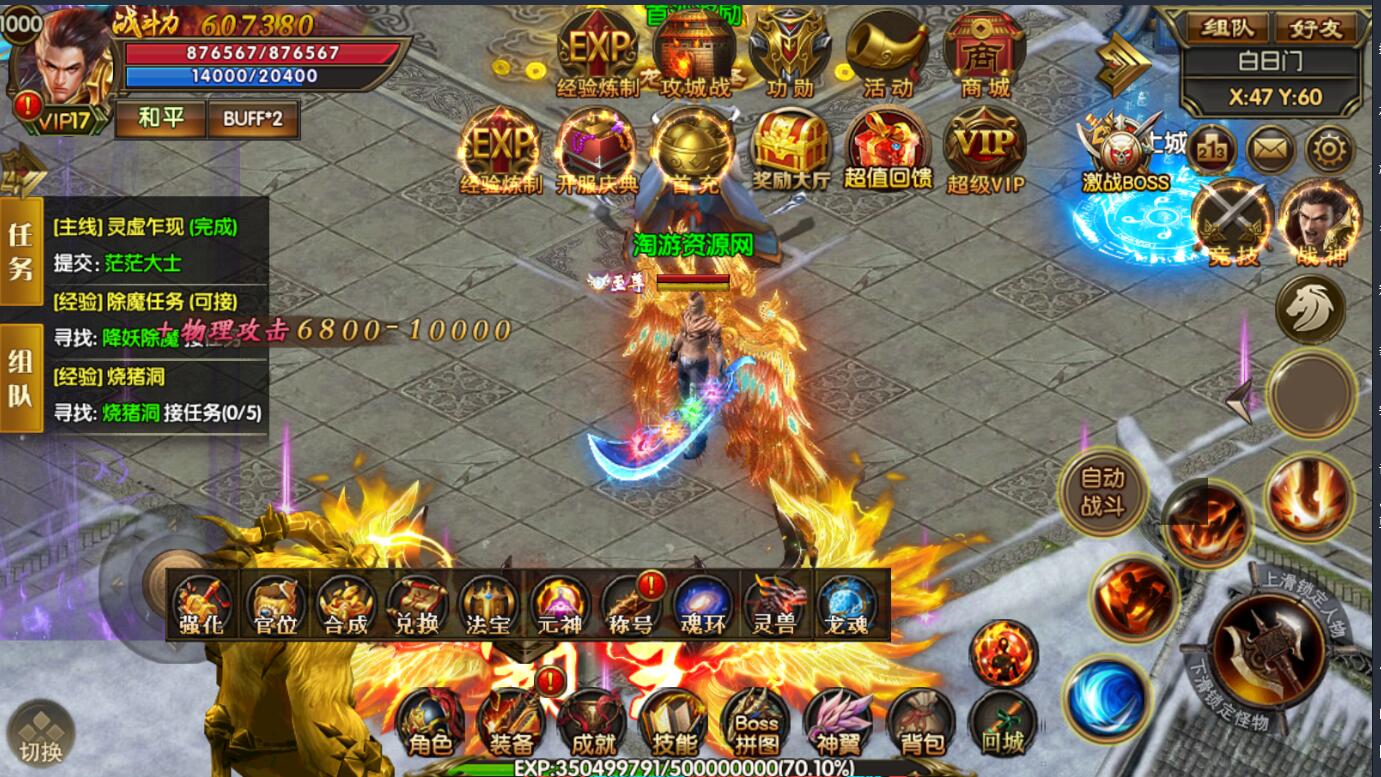Open the 角色 character panel
The image size is (1381, 777).
[x=431, y=722]
